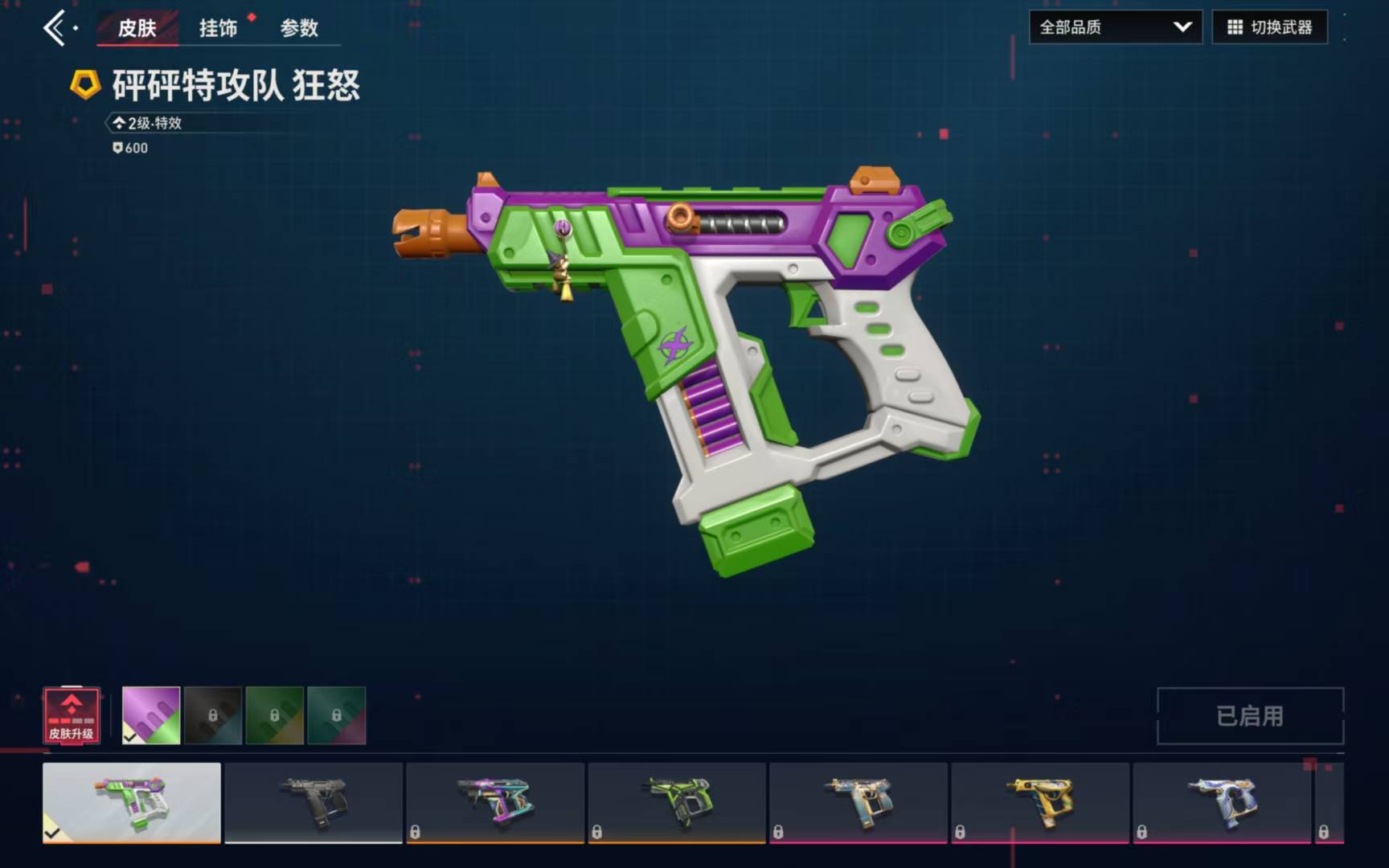
Task: Choose the locked yellow-gold skin thumbnail
Action: [x=1040, y=802]
